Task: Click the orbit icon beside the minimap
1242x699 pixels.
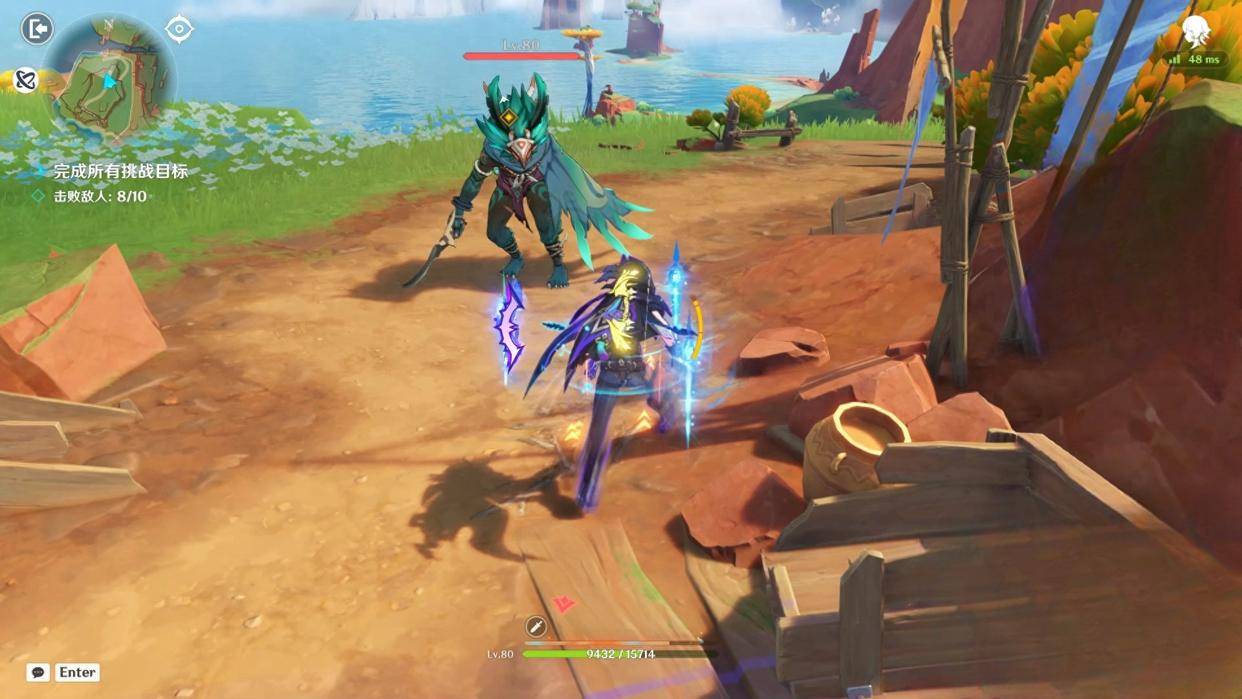Action: (25, 80)
